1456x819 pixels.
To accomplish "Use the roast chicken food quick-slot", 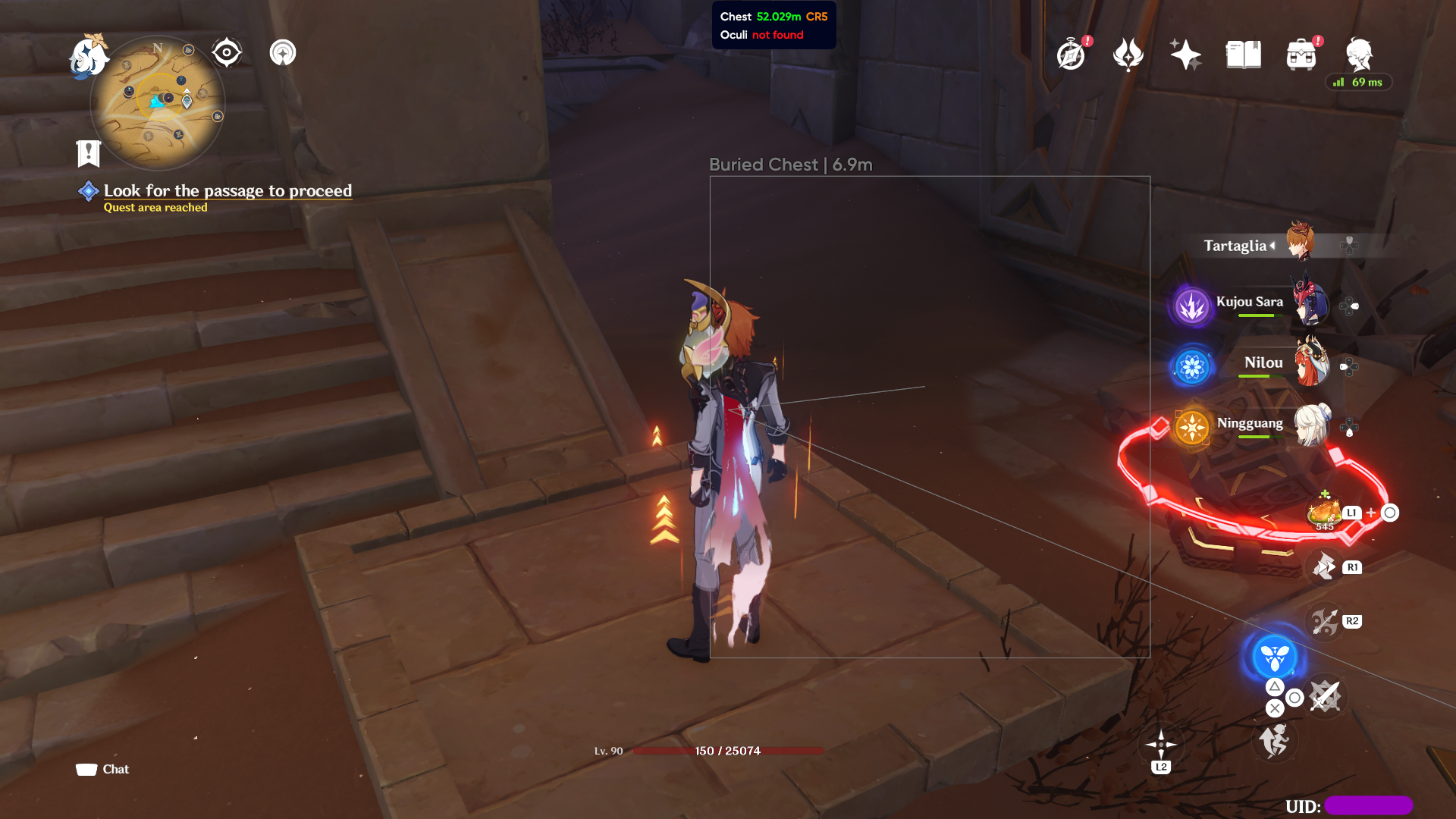I will pos(1324,513).
